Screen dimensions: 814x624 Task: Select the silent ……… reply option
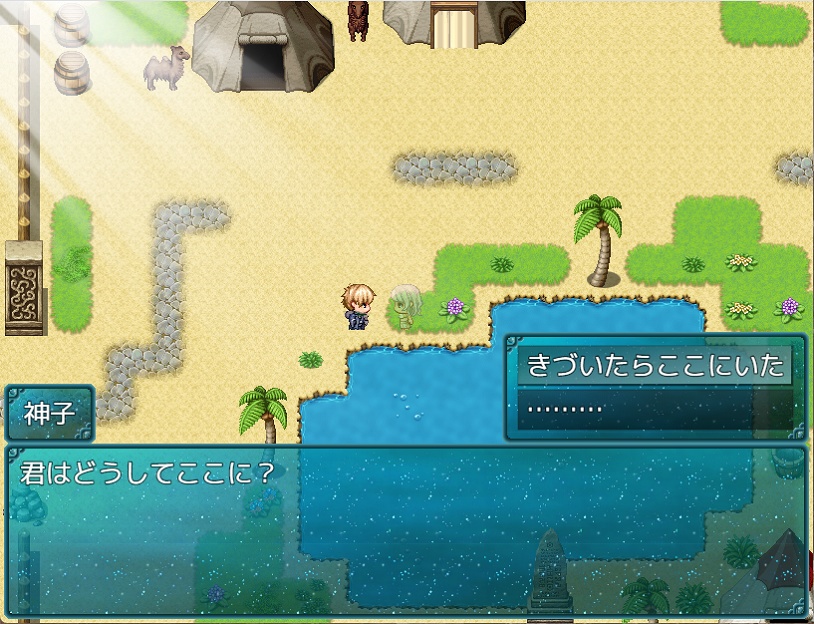(x=654, y=409)
